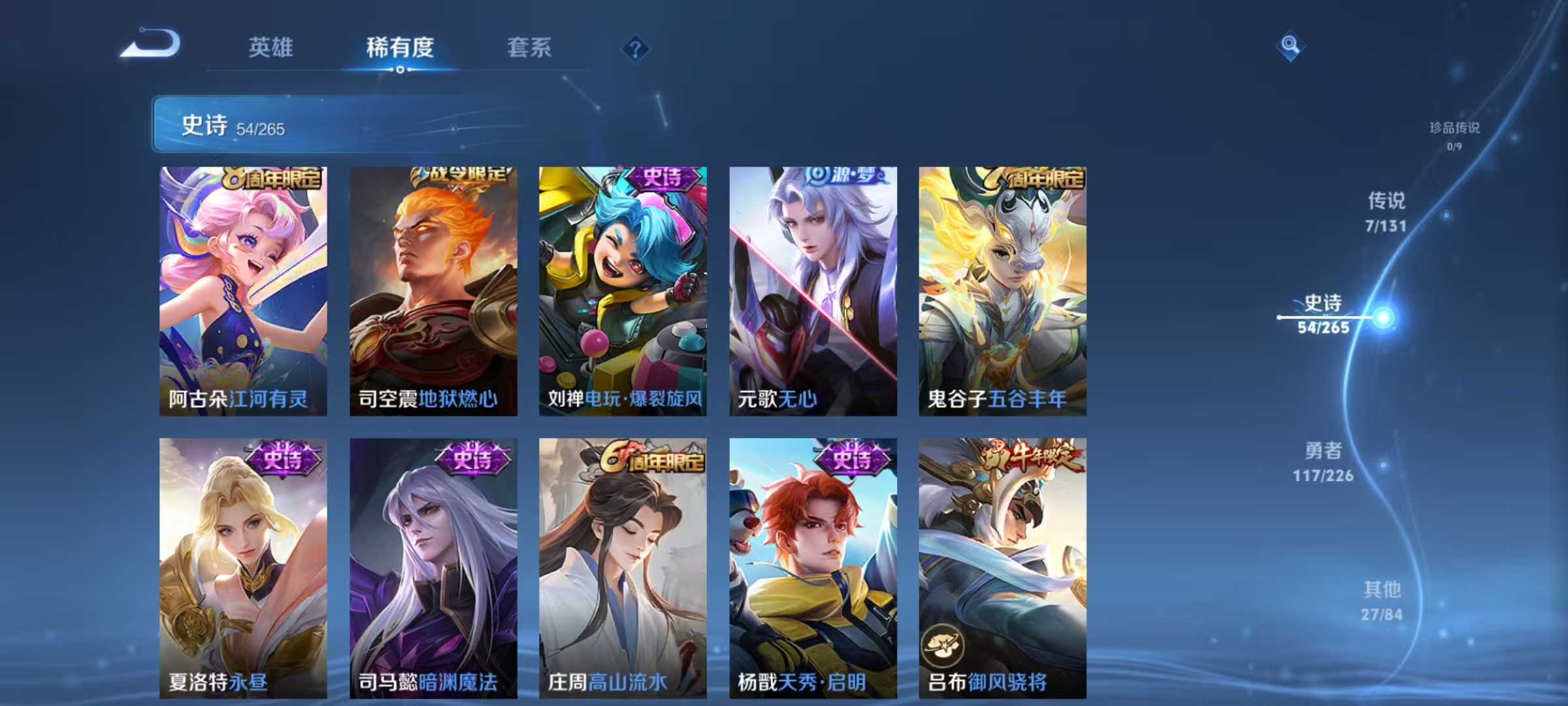Viewport: 1568px width, 706px height.
Task: Open search with the magnifier icon
Action: (x=1292, y=46)
